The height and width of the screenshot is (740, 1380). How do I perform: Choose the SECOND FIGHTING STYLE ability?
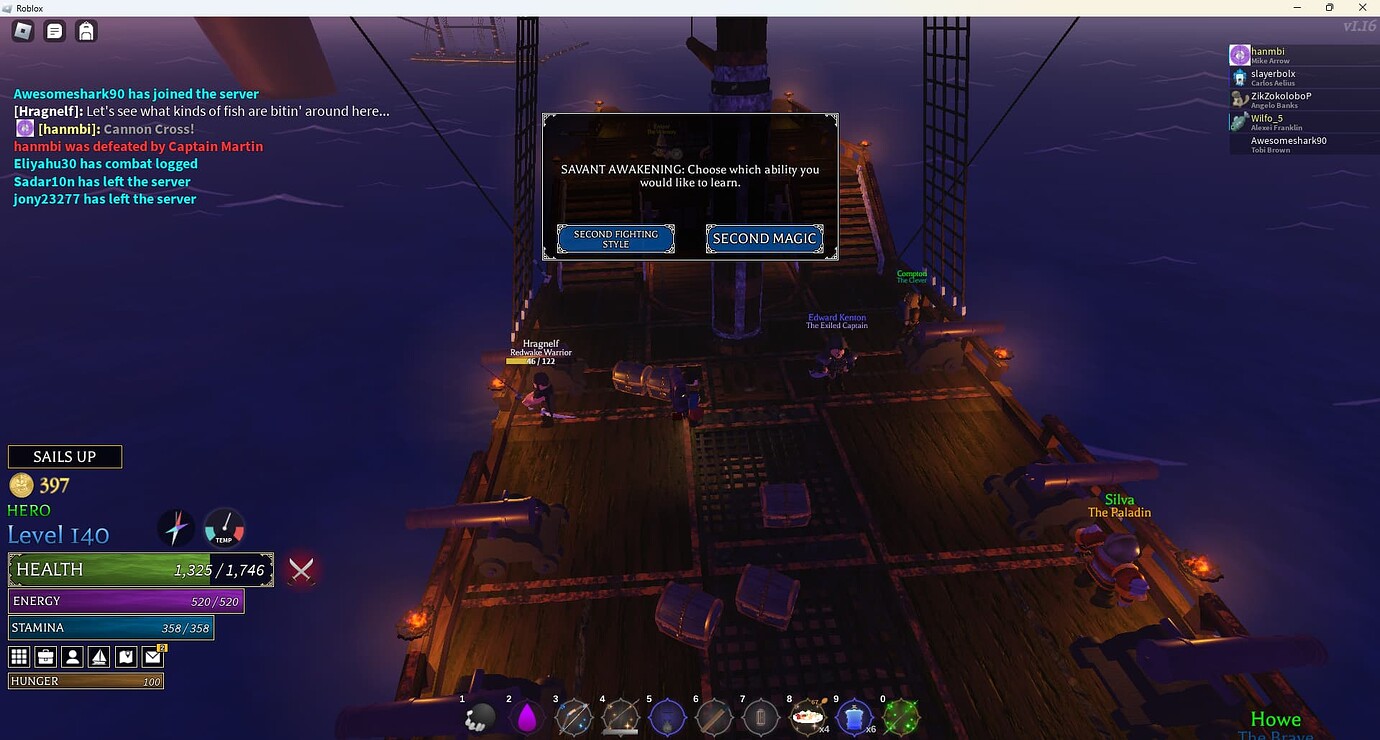coord(615,239)
